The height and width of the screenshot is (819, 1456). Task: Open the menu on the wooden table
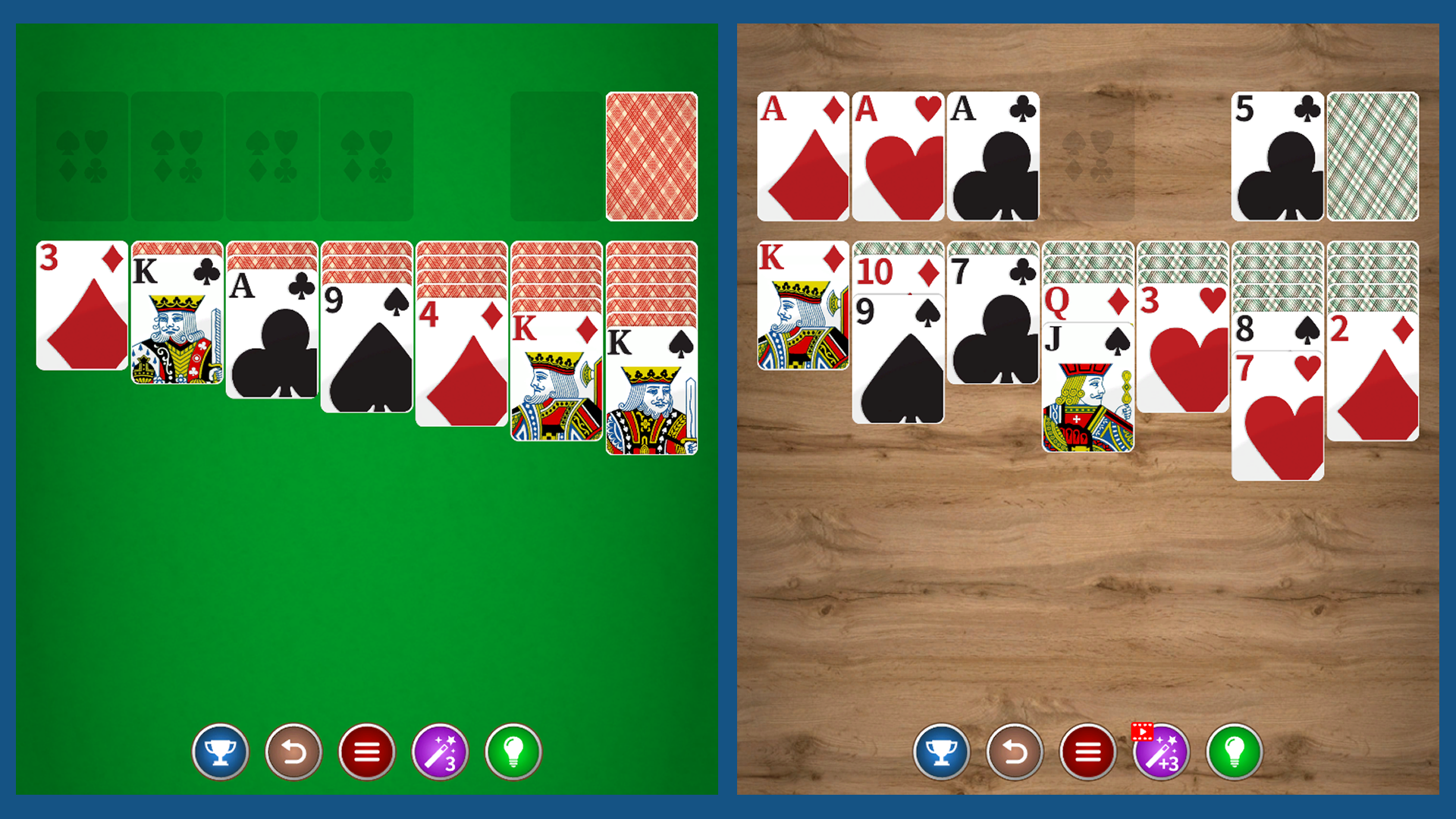tap(1088, 752)
